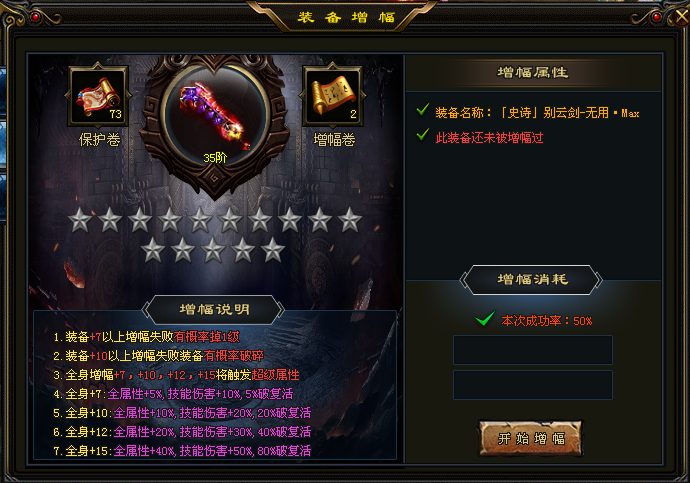Viewport: 690px width, 483px height.
Task: Choose the central sword equipment slot
Action: pos(215,112)
